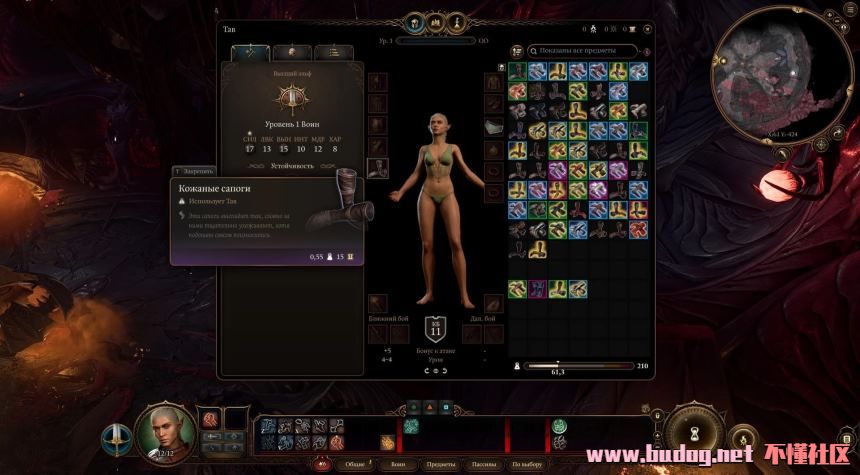Open the first character sheet tab
Viewport: 860px width, 475px height.
250,53
